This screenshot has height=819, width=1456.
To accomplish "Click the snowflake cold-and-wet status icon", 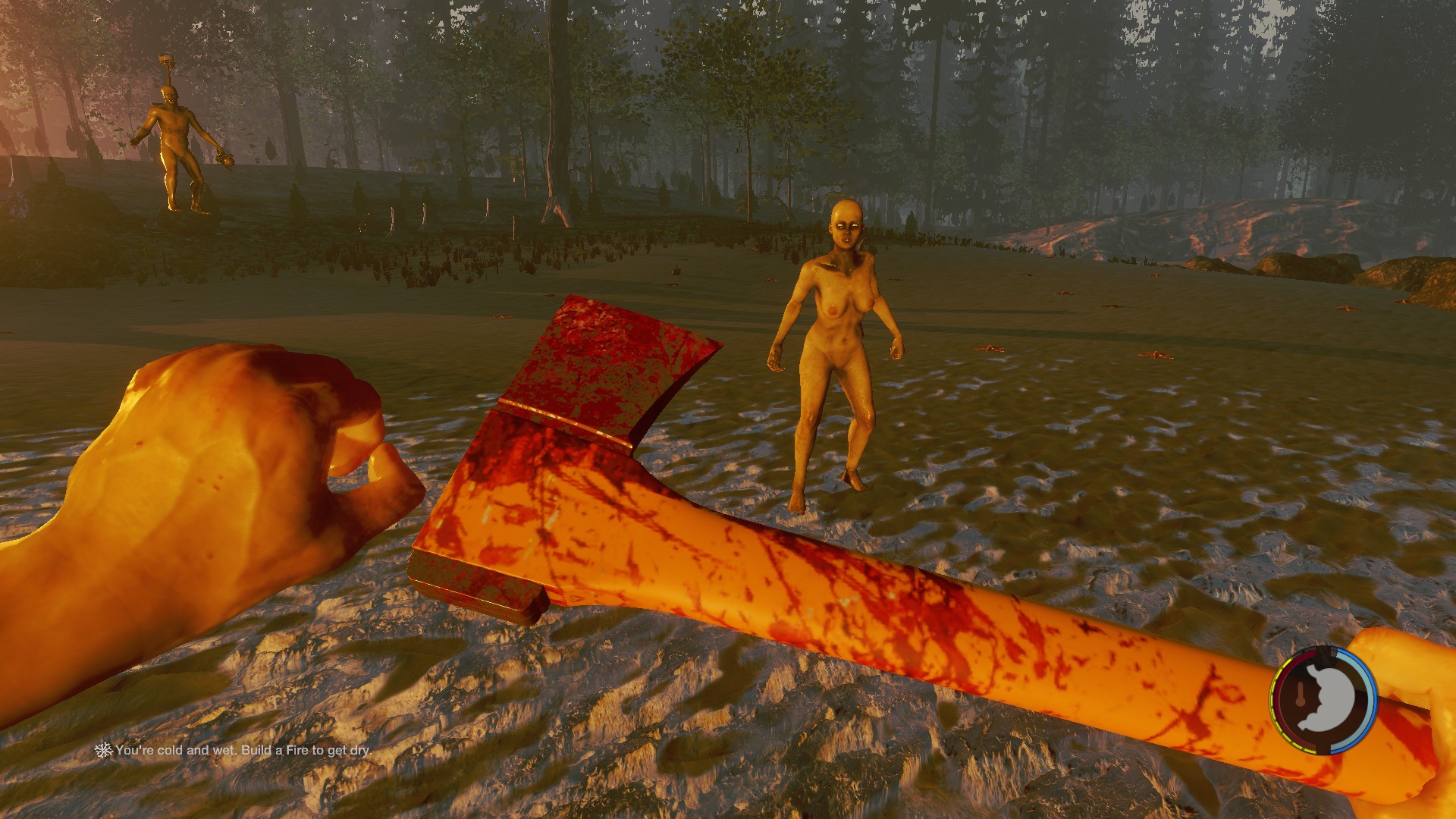I will coord(103,750).
